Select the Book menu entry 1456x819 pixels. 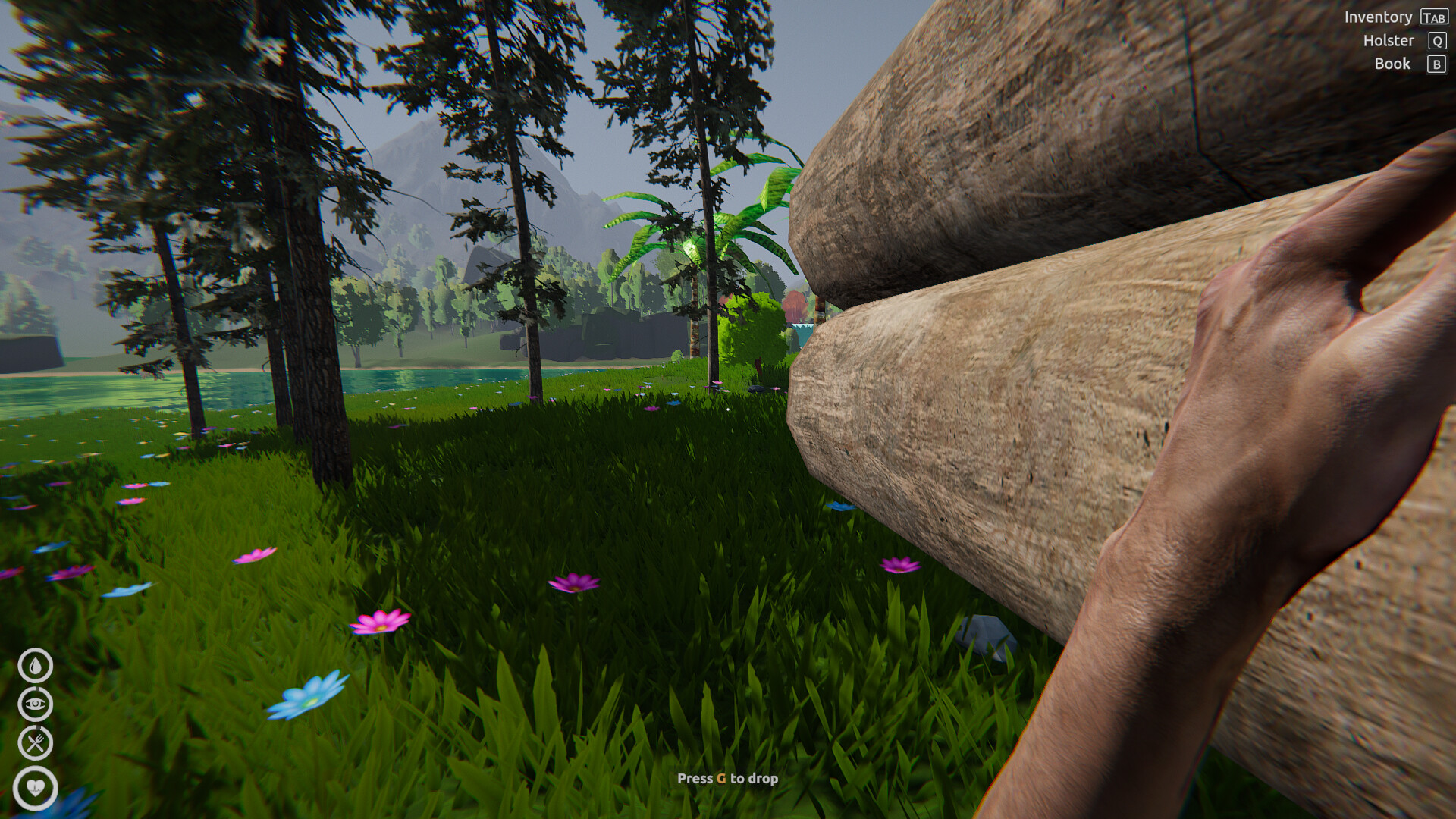coord(1392,64)
